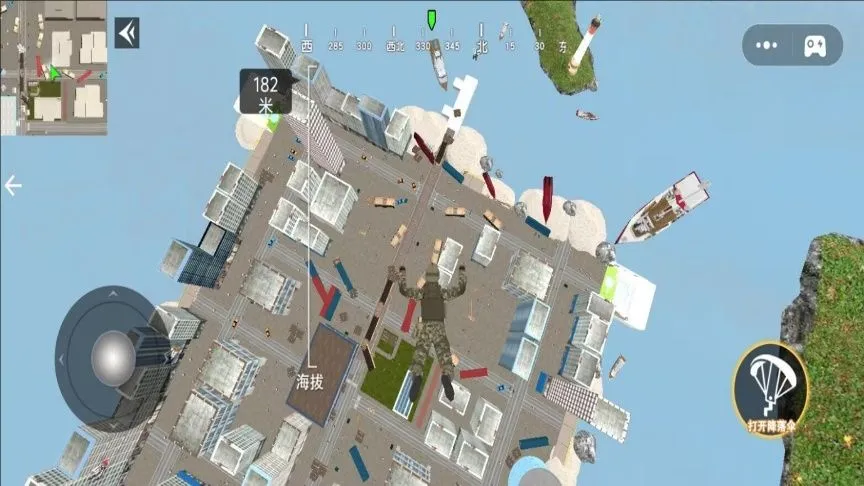The image size is (864, 486).
Task: Collapse the minimap with the double-arrow button
Action: (x=127, y=33)
